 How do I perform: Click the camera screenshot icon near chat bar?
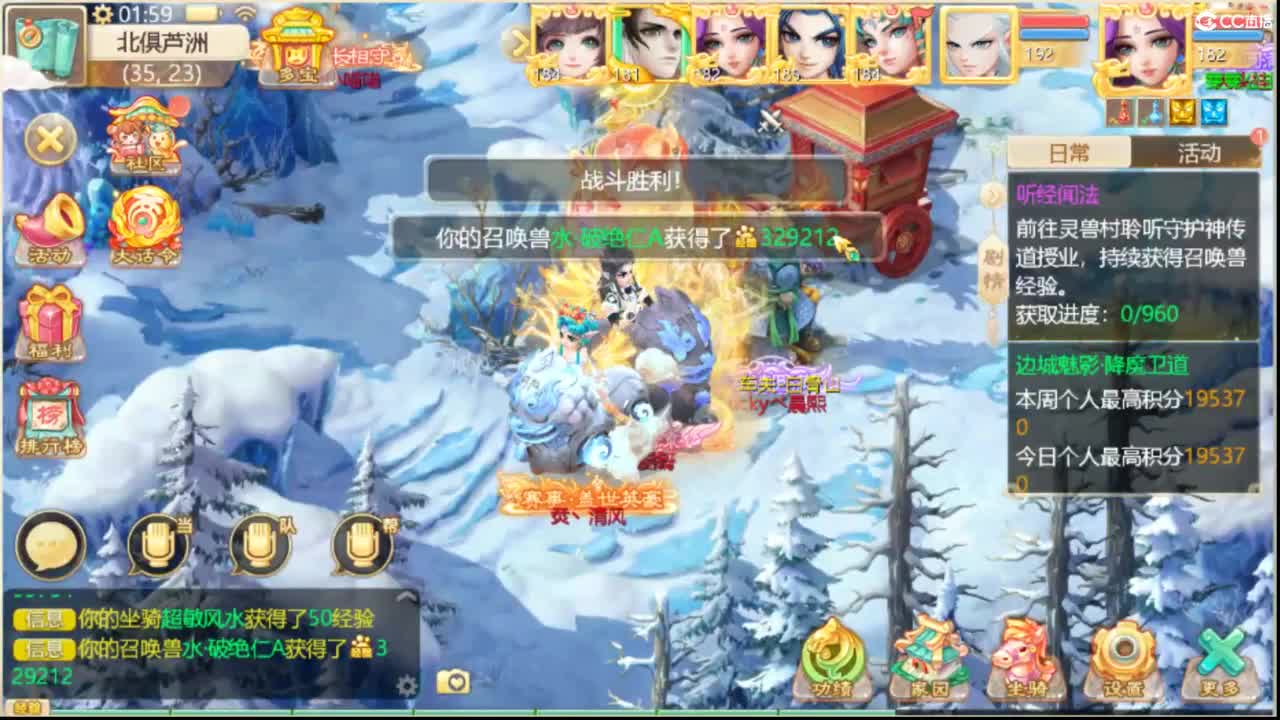coord(452,681)
